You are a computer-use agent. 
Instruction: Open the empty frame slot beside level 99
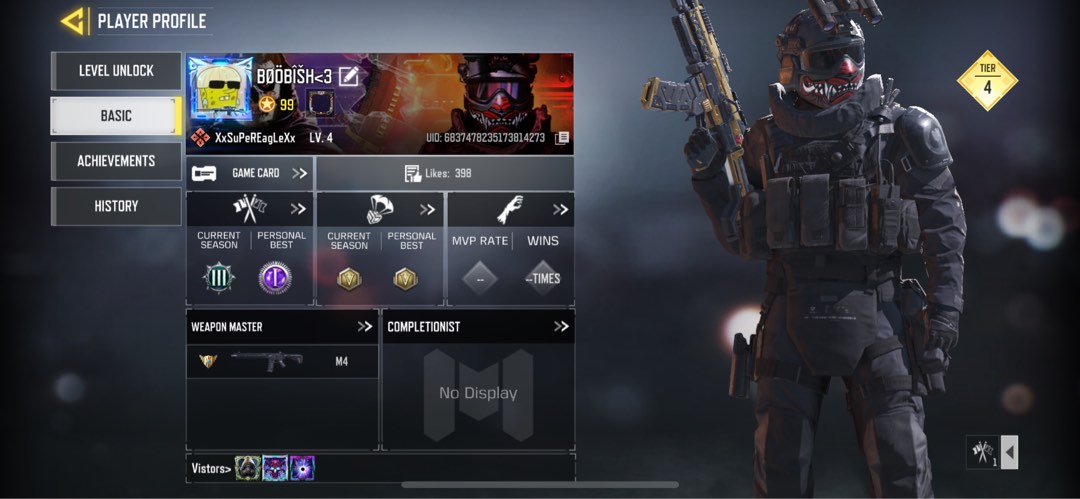320,104
